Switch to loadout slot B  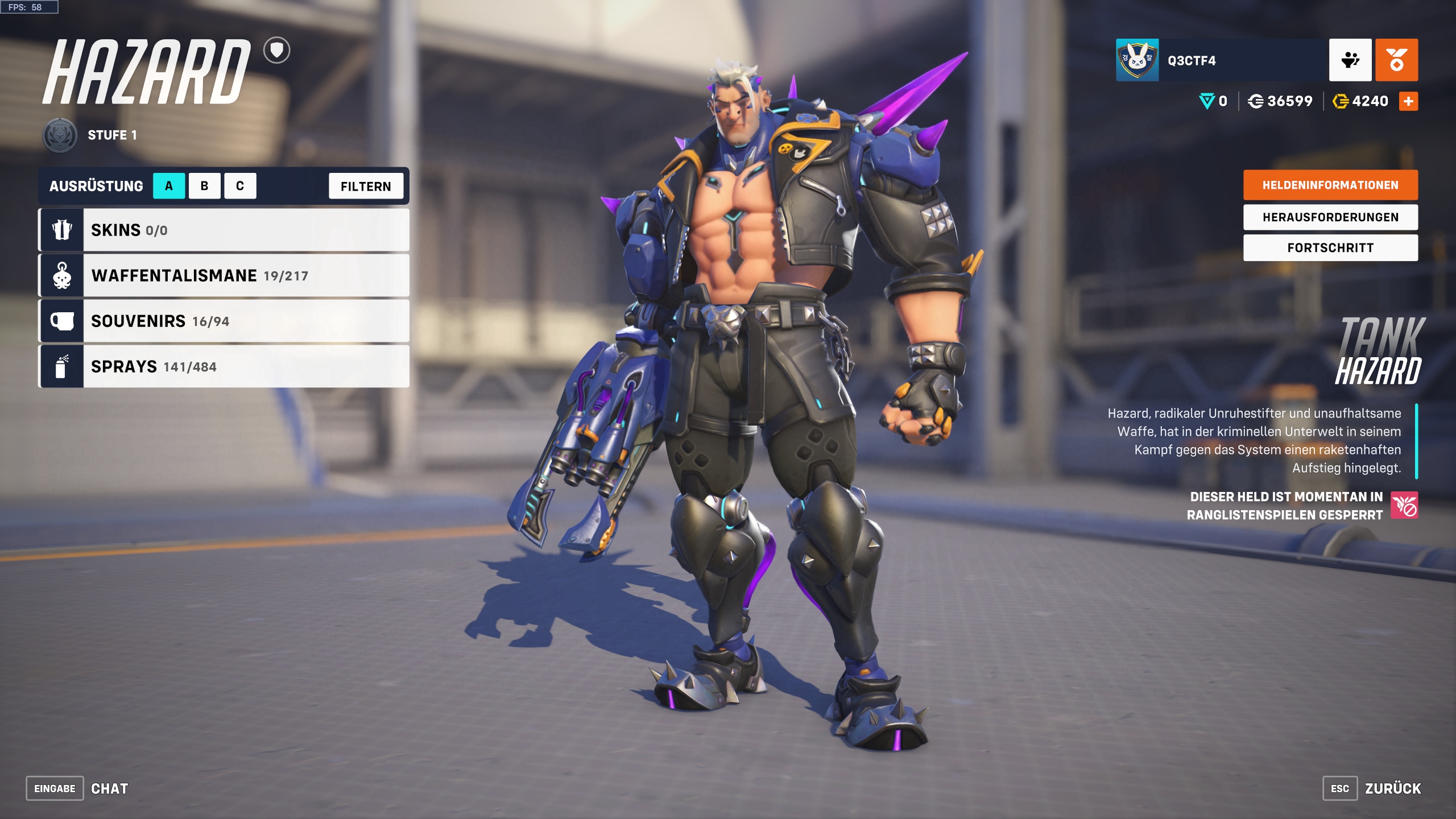click(x=204, y=185)
